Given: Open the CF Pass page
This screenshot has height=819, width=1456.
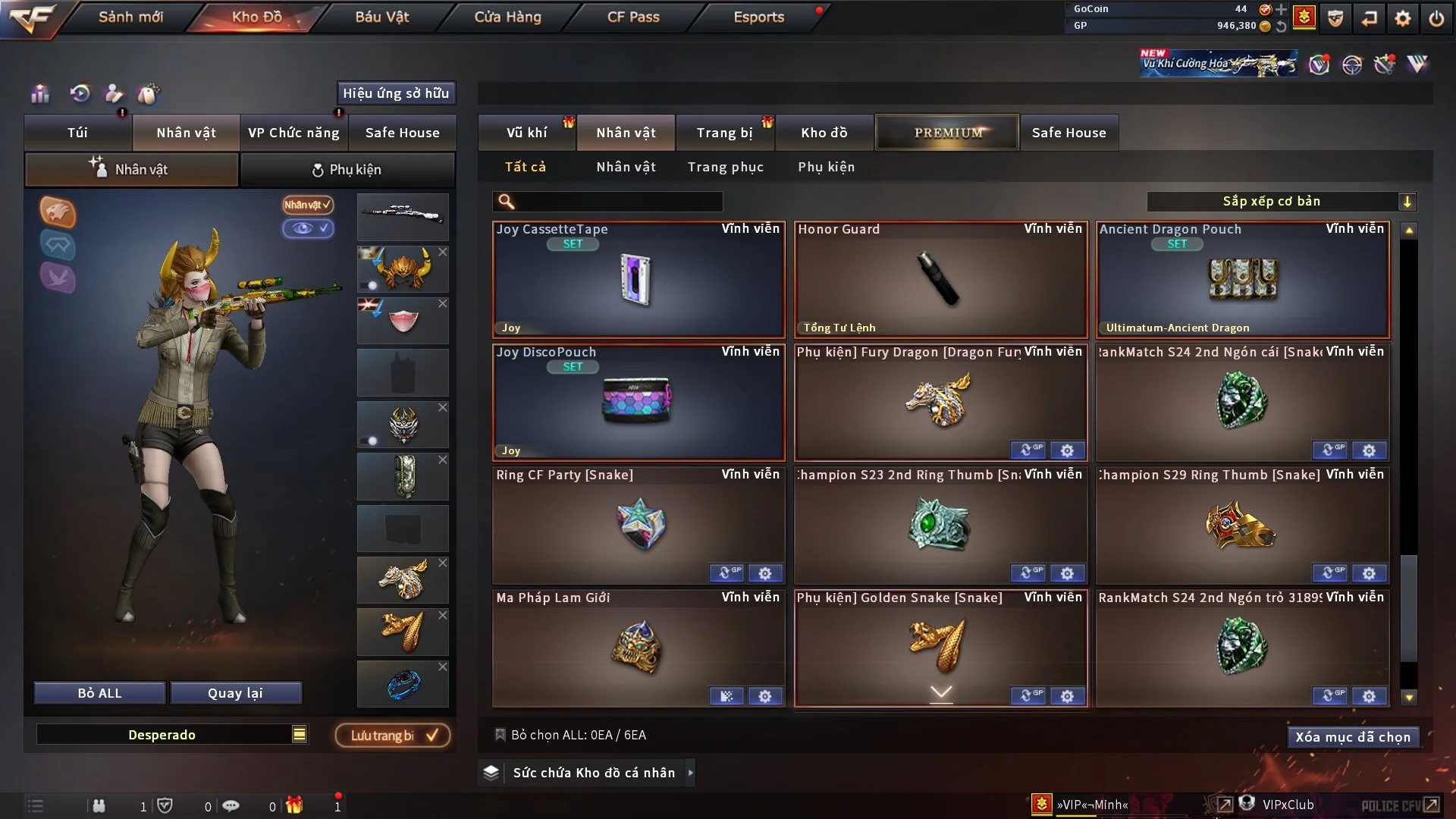Looking at the screenshot, I should [x=633, y=17].
